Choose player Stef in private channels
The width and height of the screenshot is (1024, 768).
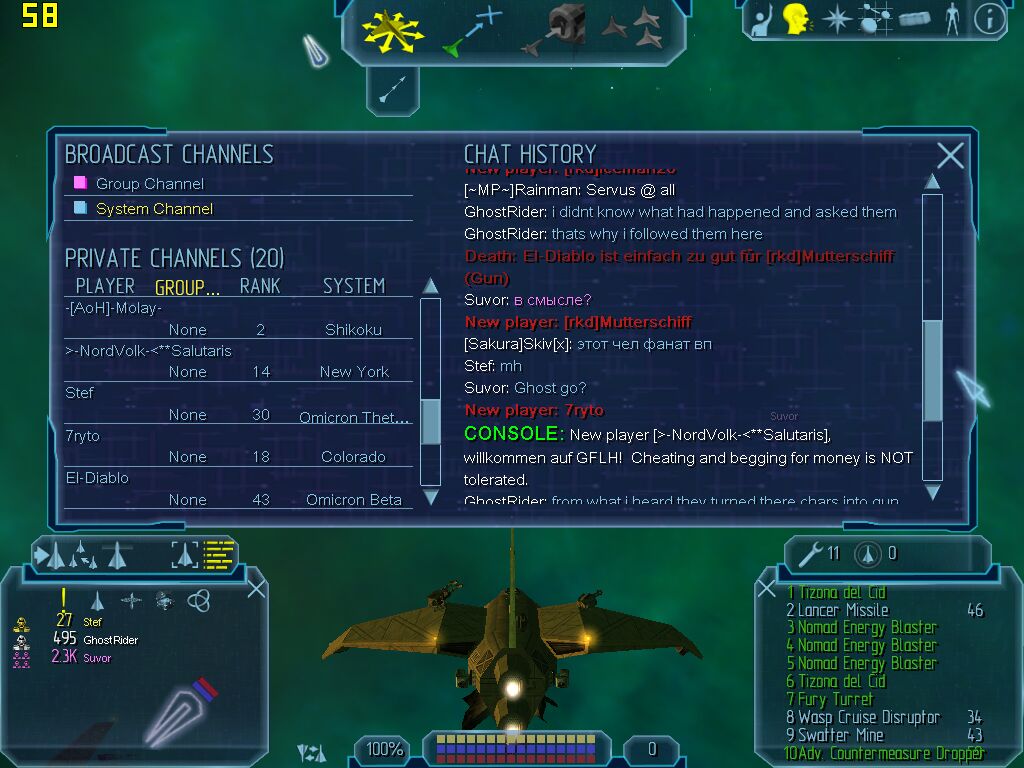coord(80,393)
